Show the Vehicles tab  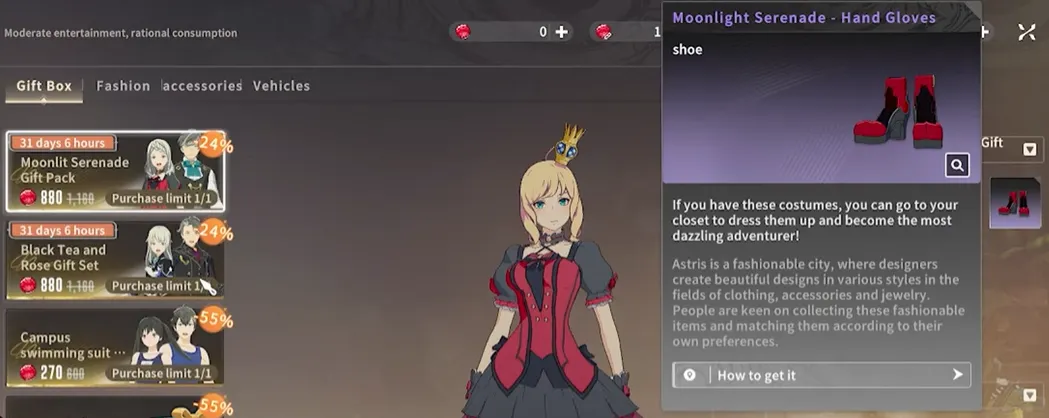281,86
